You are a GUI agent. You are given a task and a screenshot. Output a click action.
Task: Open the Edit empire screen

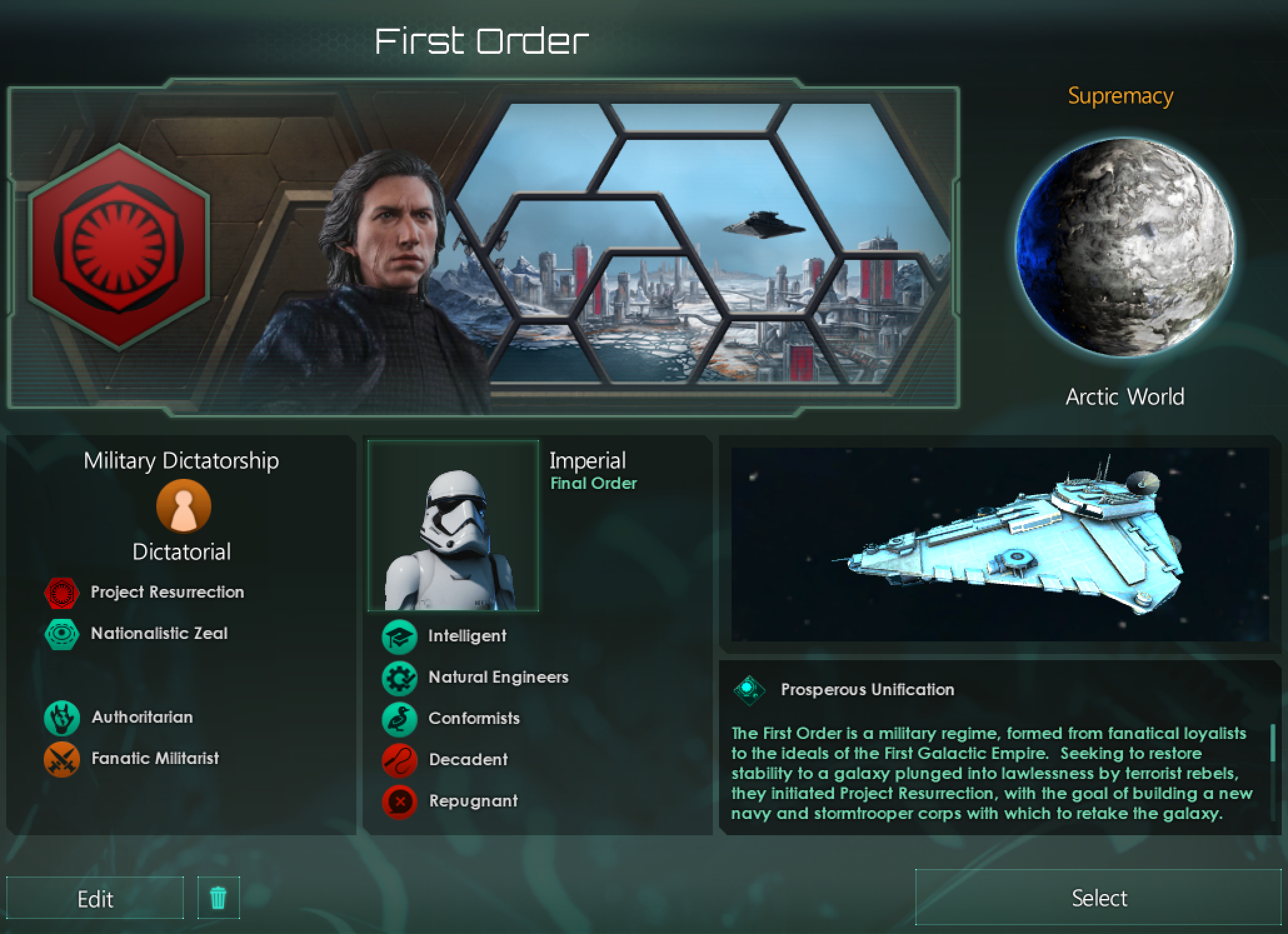click(95, 898)
